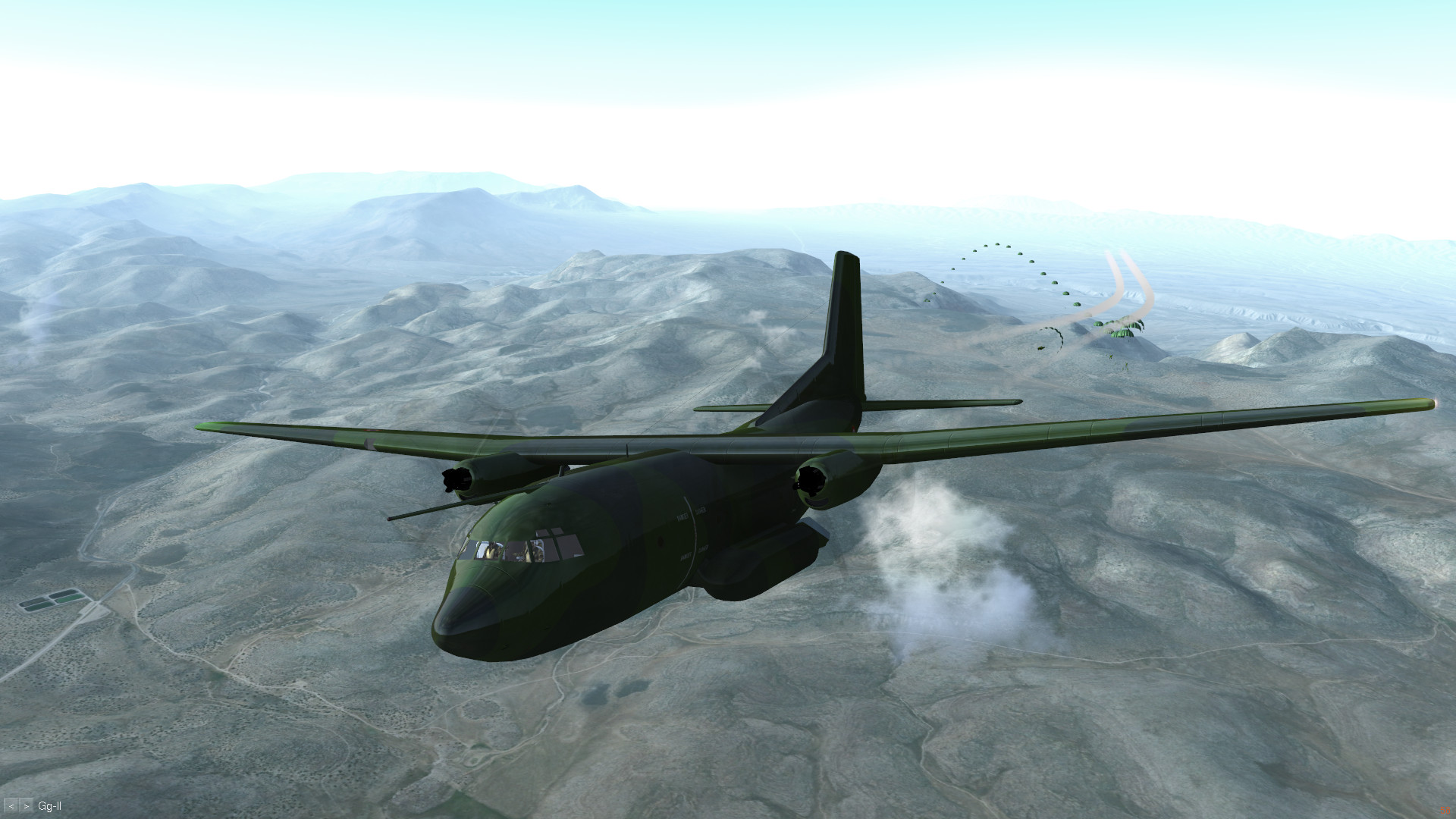This screenshot has width=1456, height=819.
Task: Click the previous view '<' arrow button
Action: point(11,806)
